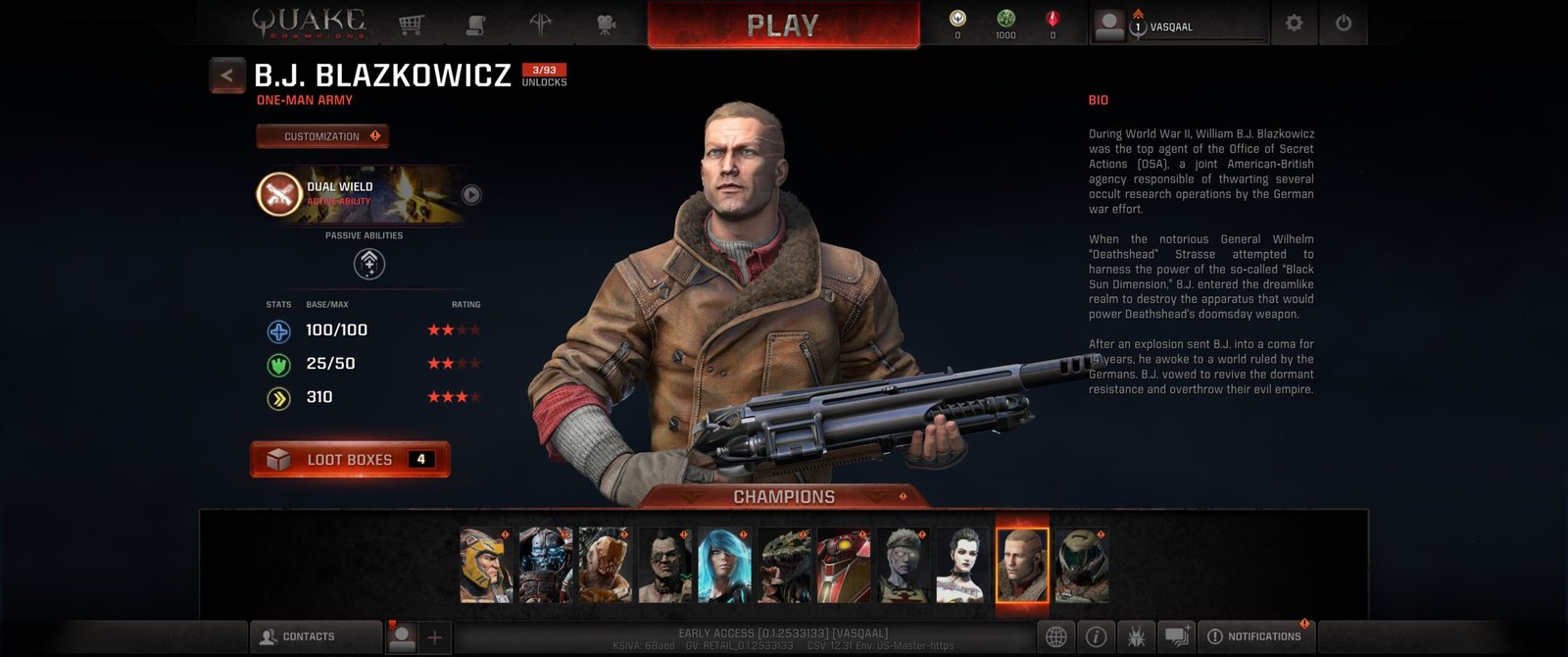Start a match with the PLAY button
This screenshot has width=1568, height=657.
783,25
